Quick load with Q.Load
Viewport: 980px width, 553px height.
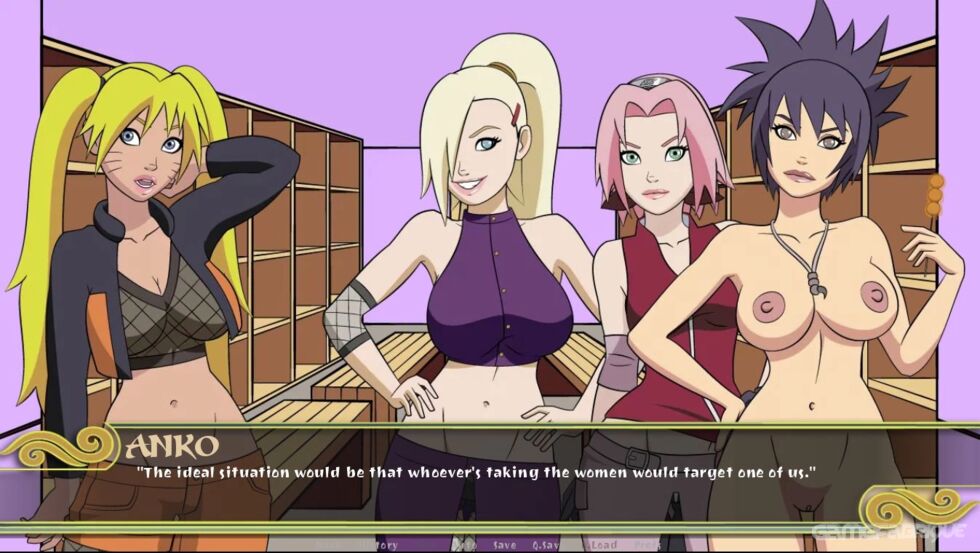point(596,545)
